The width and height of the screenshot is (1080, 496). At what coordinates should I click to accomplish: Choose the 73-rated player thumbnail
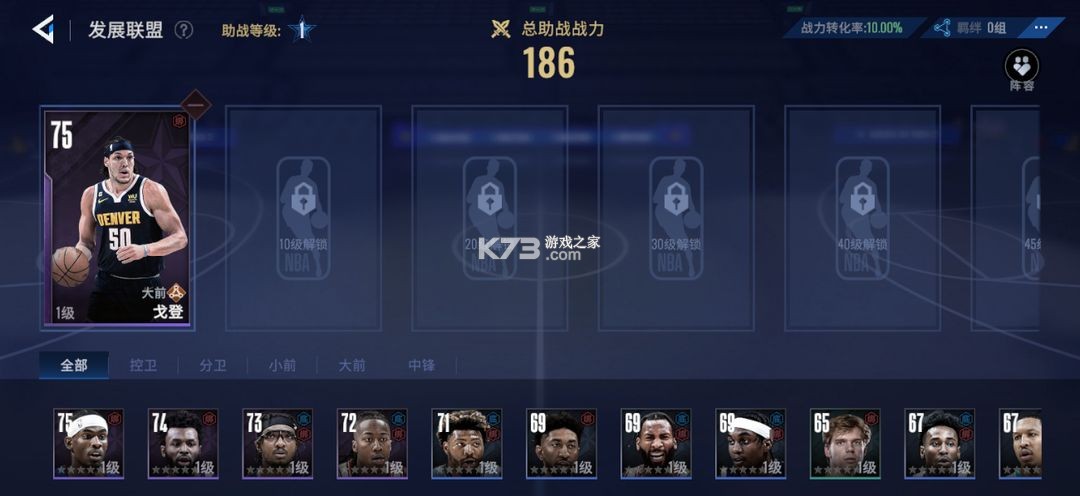[277, 442]
